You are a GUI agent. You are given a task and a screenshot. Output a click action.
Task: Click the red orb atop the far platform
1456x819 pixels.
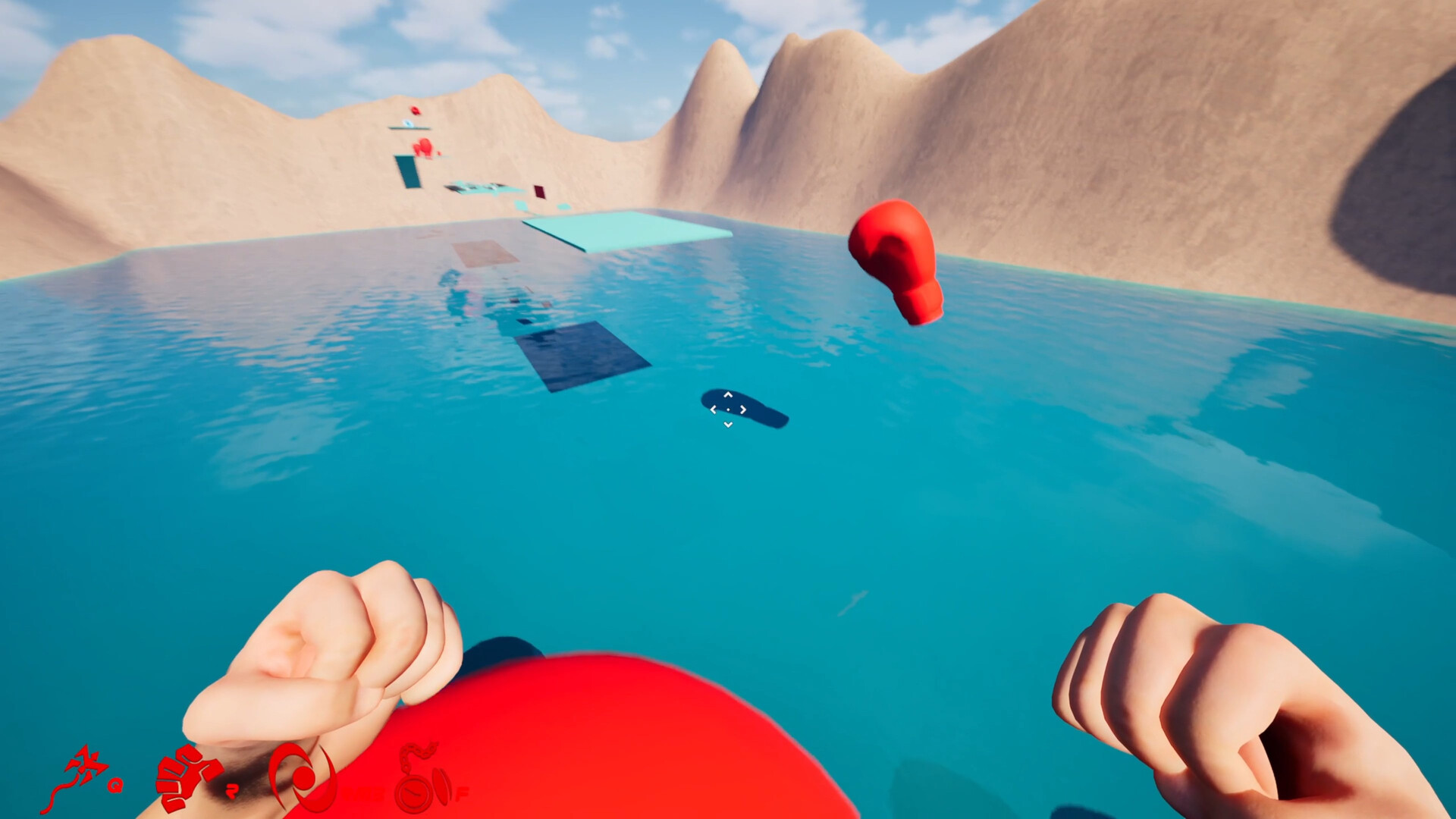point(415,111)
